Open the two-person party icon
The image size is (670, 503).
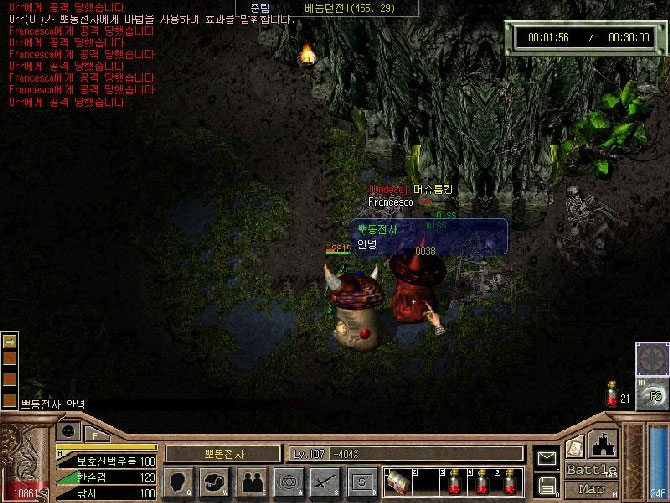252,481
